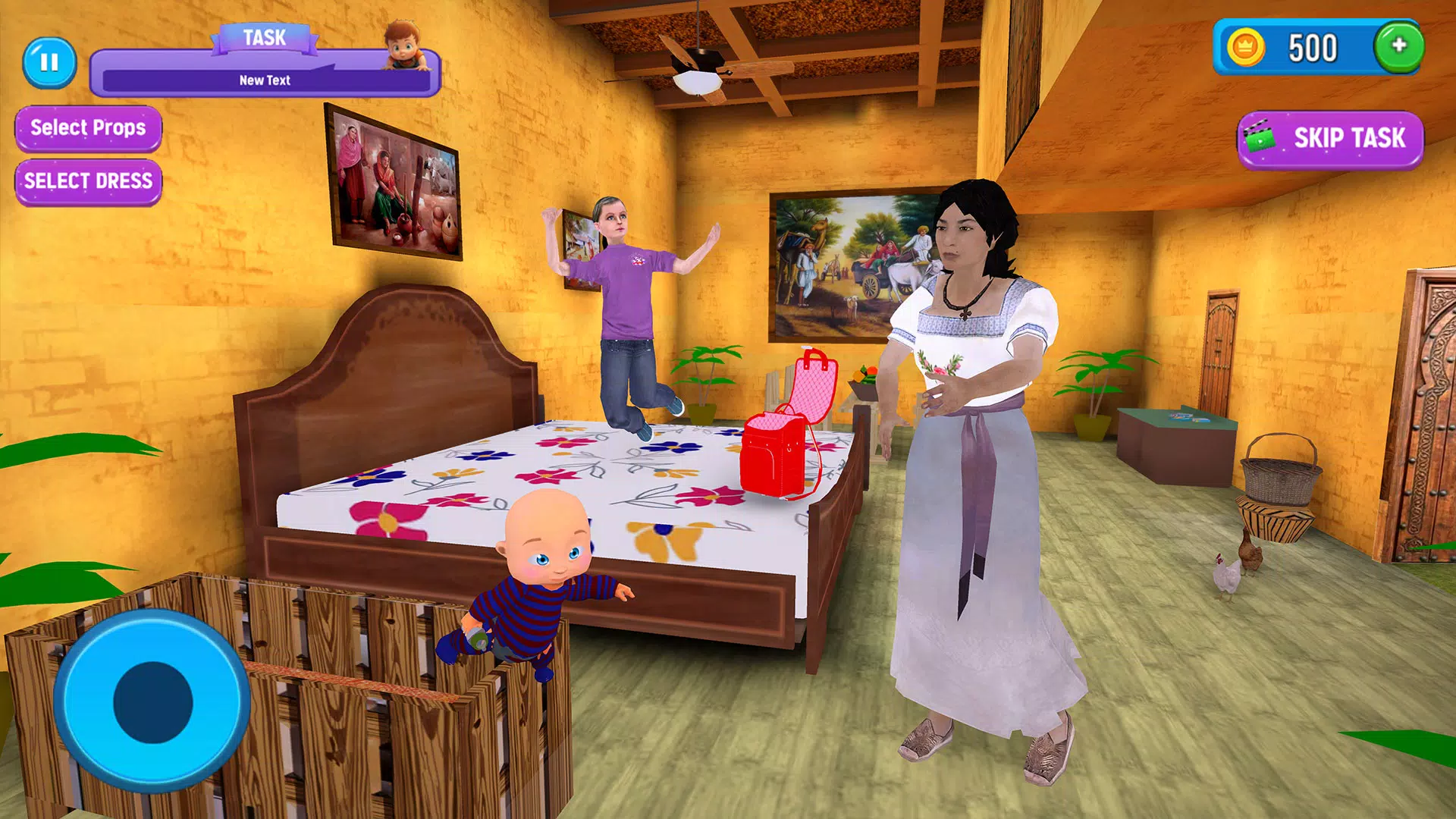Open the SELECT DRESS menu
Image resolution: width=1456 pixels, height=819 pixels.
point(87,180)
